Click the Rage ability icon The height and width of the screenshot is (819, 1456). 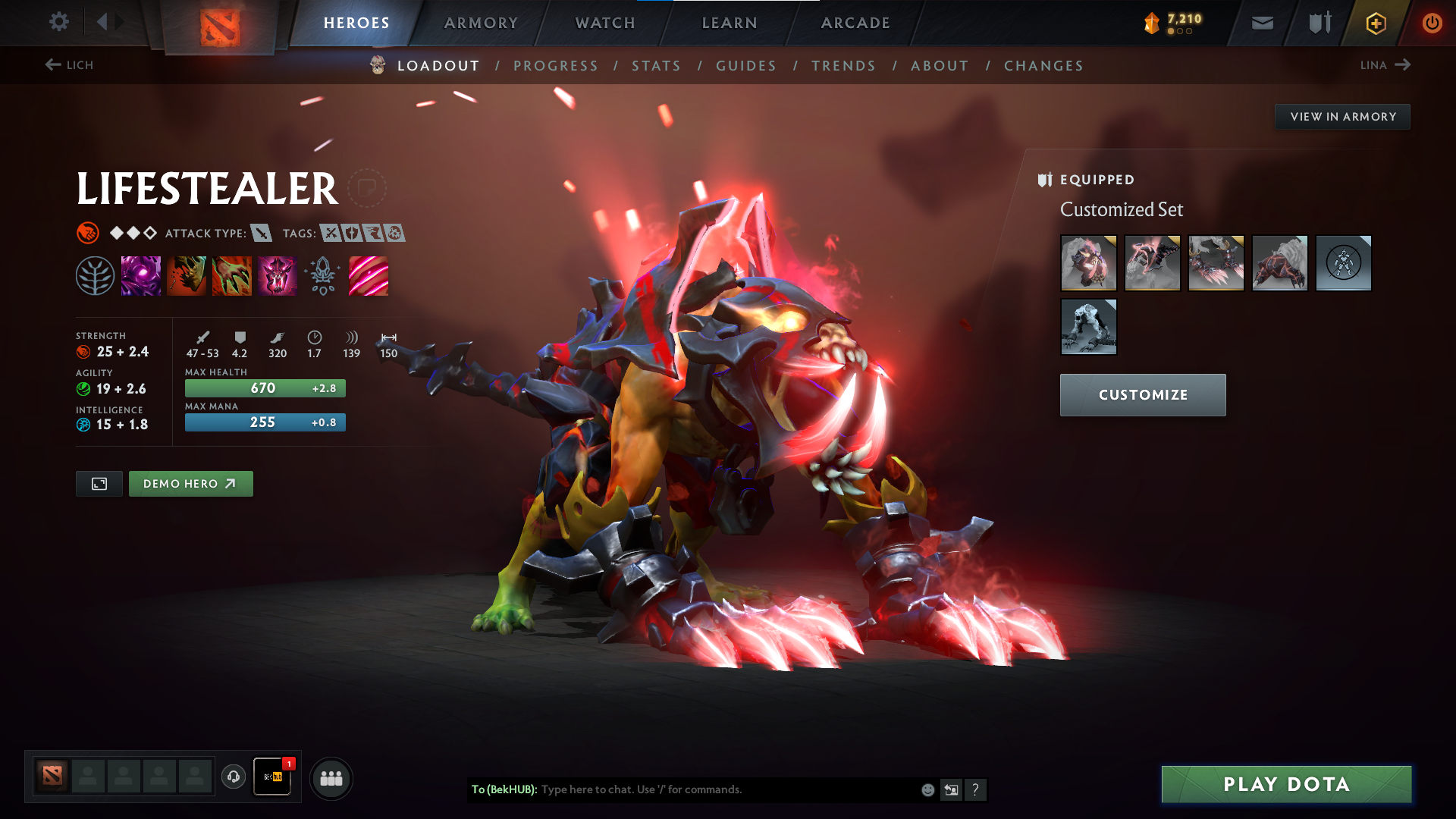[x=141, y=275]
